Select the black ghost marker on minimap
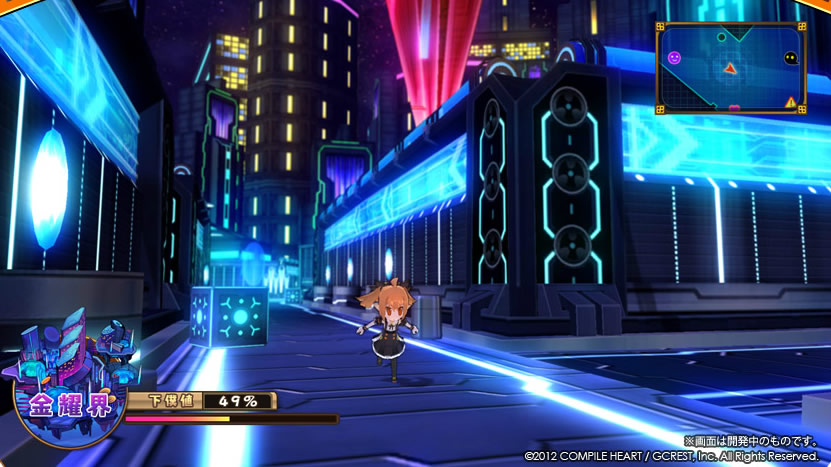Screen dimensions: 831x467 tap(790, 58)
